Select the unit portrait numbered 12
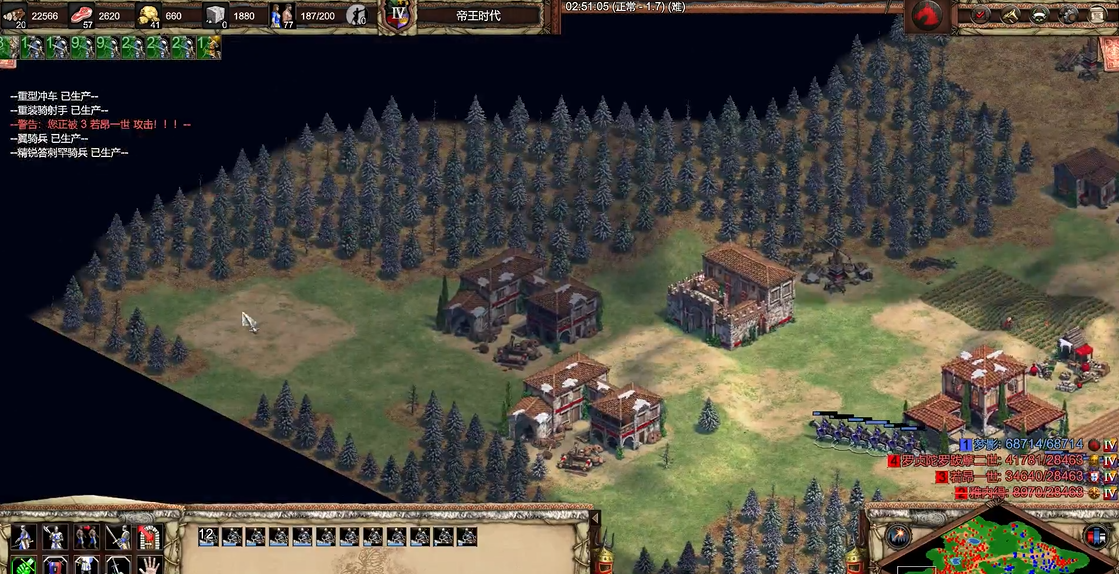The image size is (1119, 574). (x=208, y=537)
